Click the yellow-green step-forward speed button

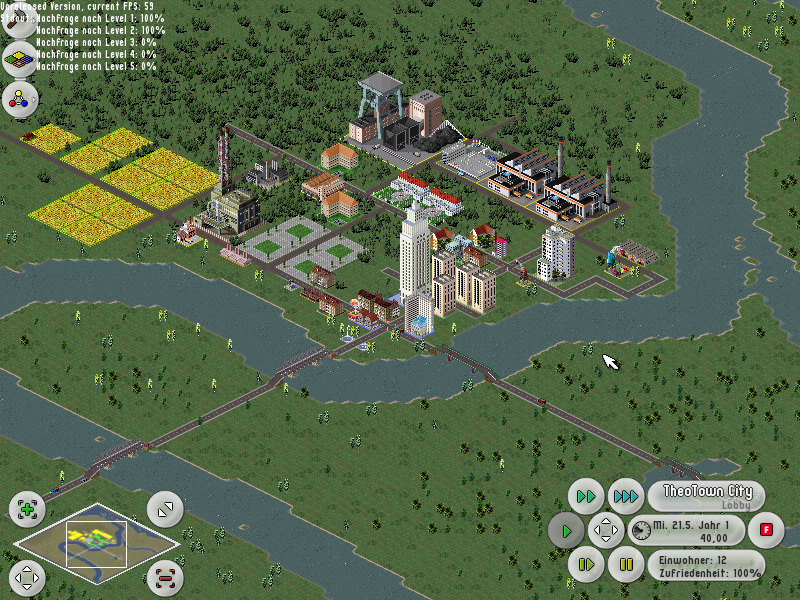coord(587,565)
